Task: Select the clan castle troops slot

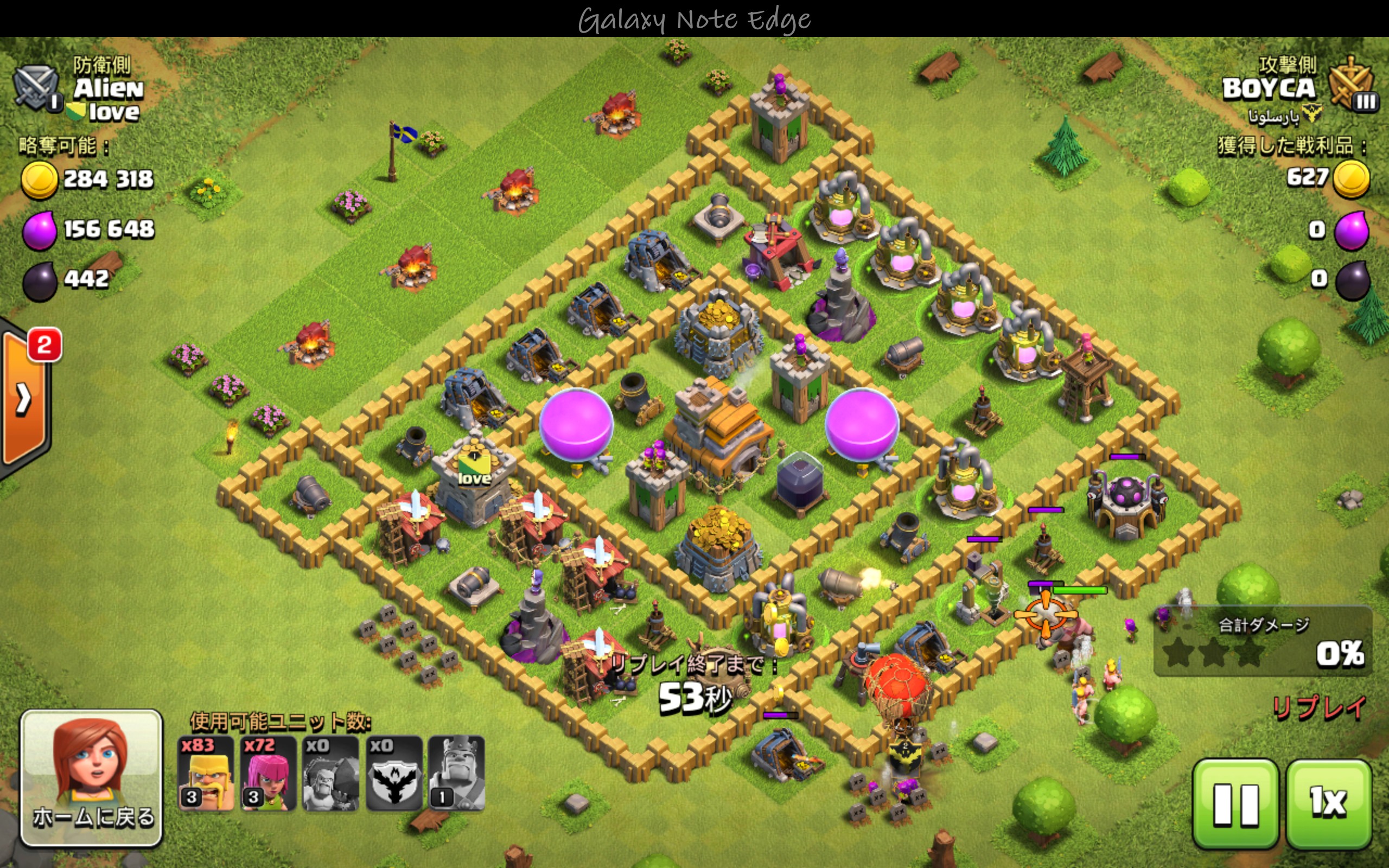Action: tap(394, 773)
